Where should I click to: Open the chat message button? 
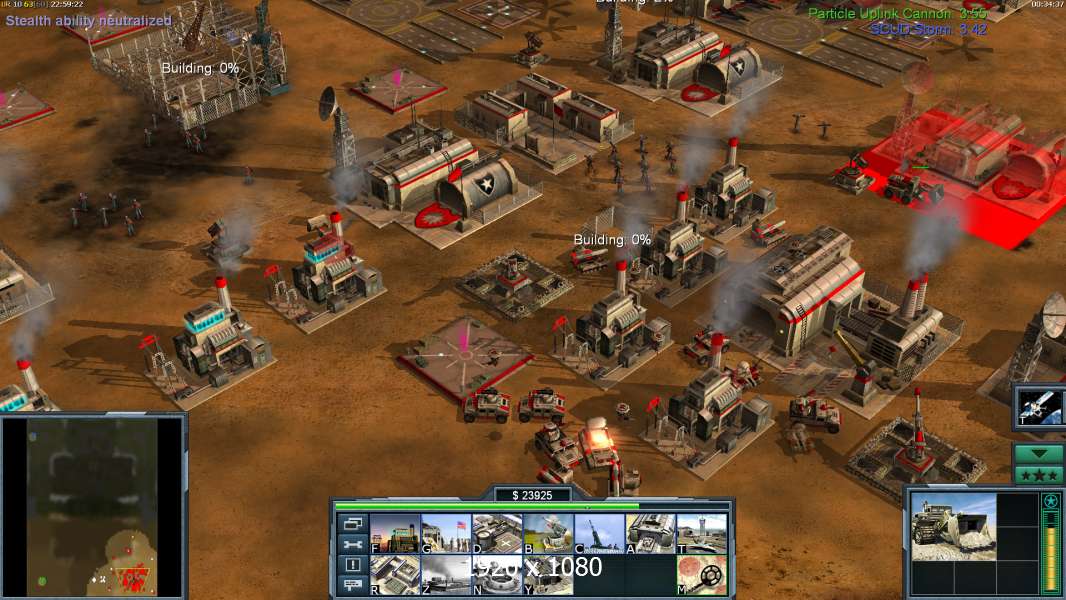point(352,585)
